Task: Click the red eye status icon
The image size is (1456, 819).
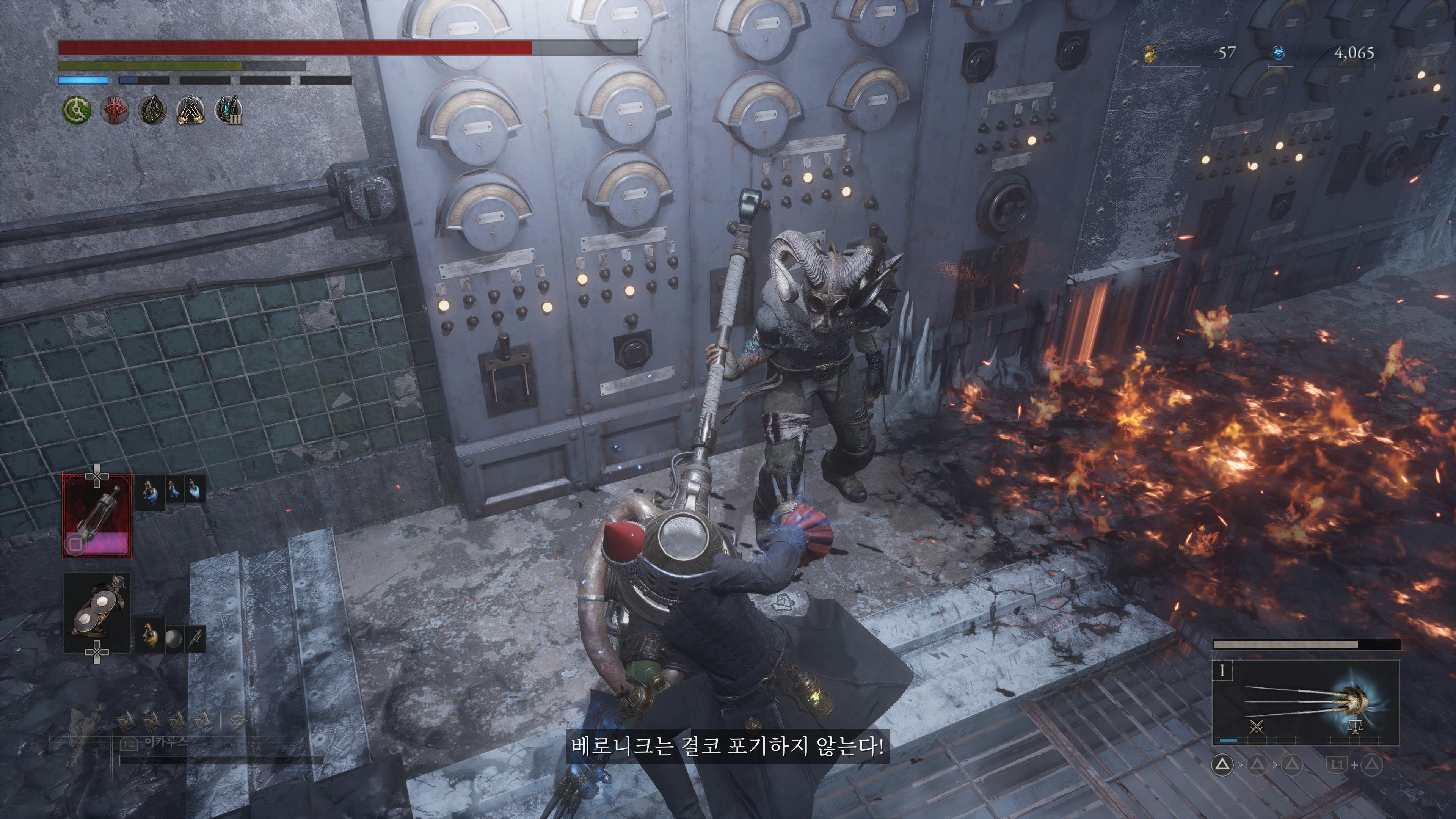Action: click(115, 110)
